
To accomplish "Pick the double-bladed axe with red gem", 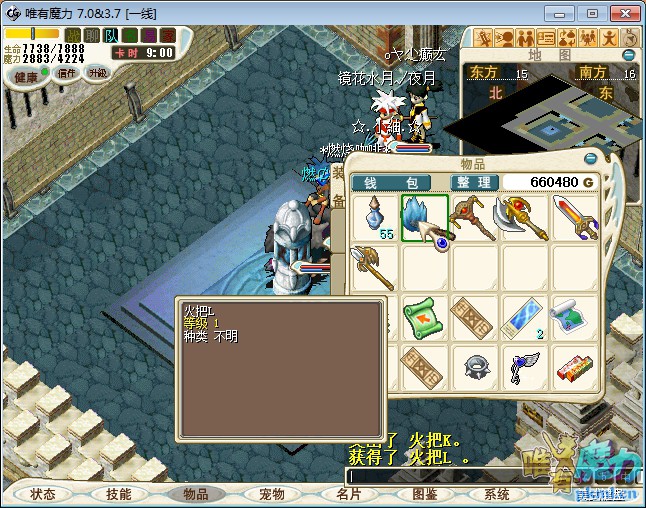I will pos(525,218).
